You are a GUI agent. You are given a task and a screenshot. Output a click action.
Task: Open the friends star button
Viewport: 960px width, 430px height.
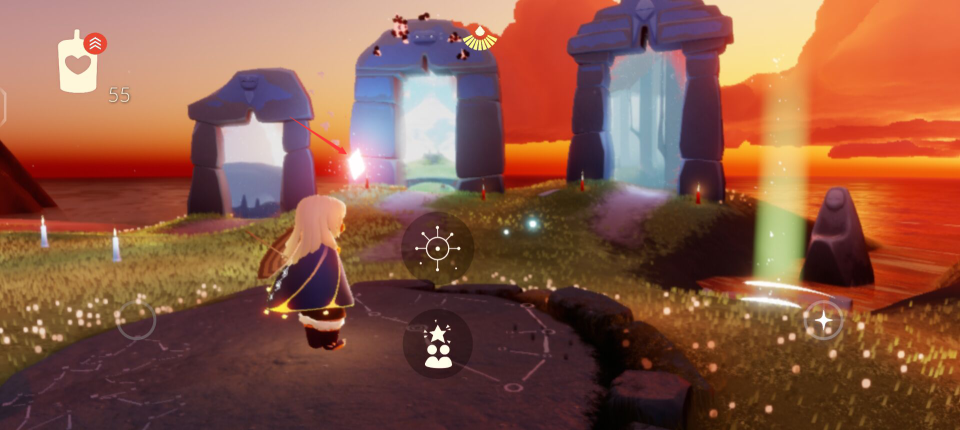click(438, 344)
